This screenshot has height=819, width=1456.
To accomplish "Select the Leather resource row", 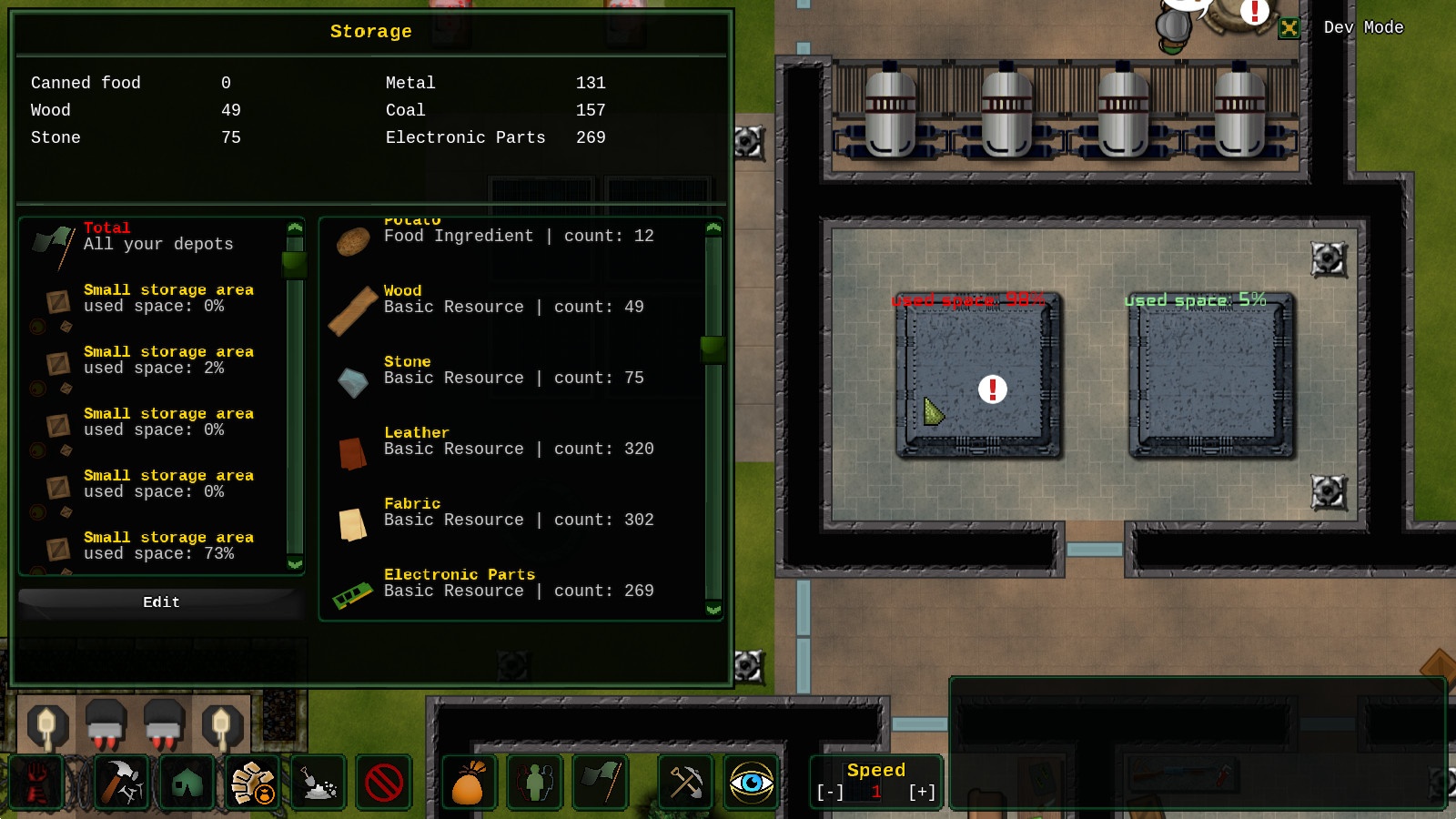I will click(512, 442).
